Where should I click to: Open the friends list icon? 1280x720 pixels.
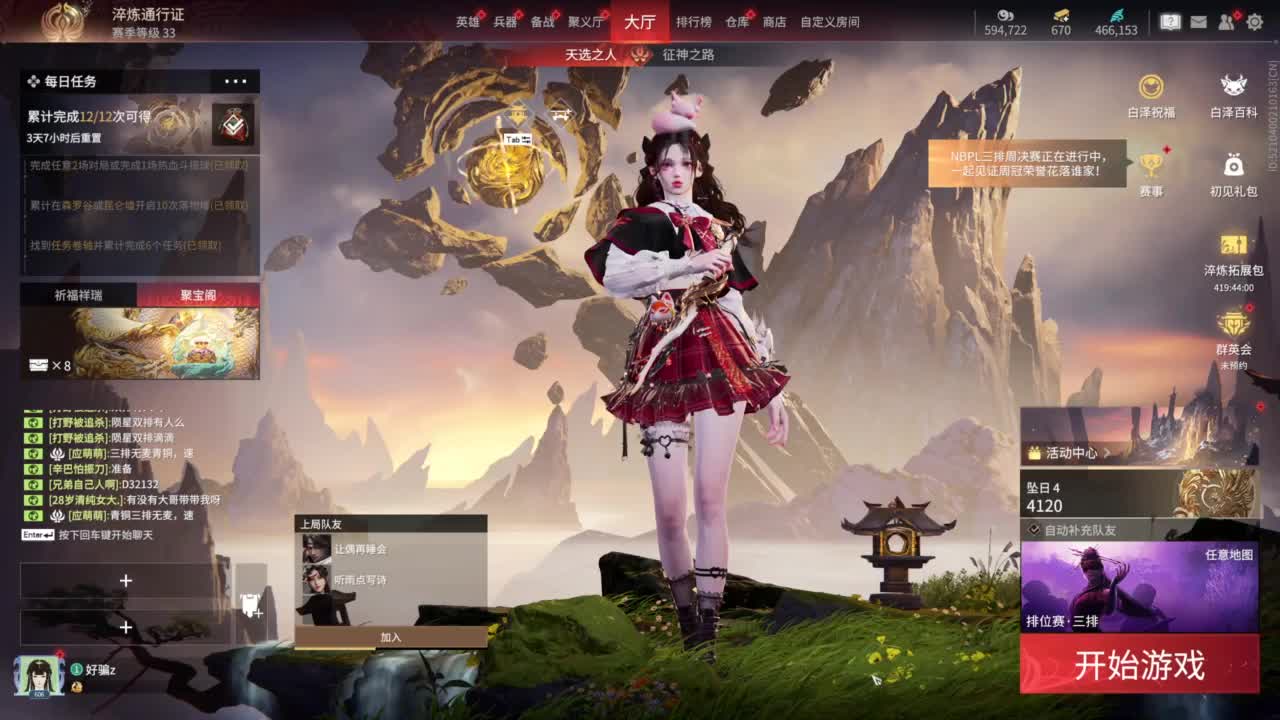(1227, 20)
